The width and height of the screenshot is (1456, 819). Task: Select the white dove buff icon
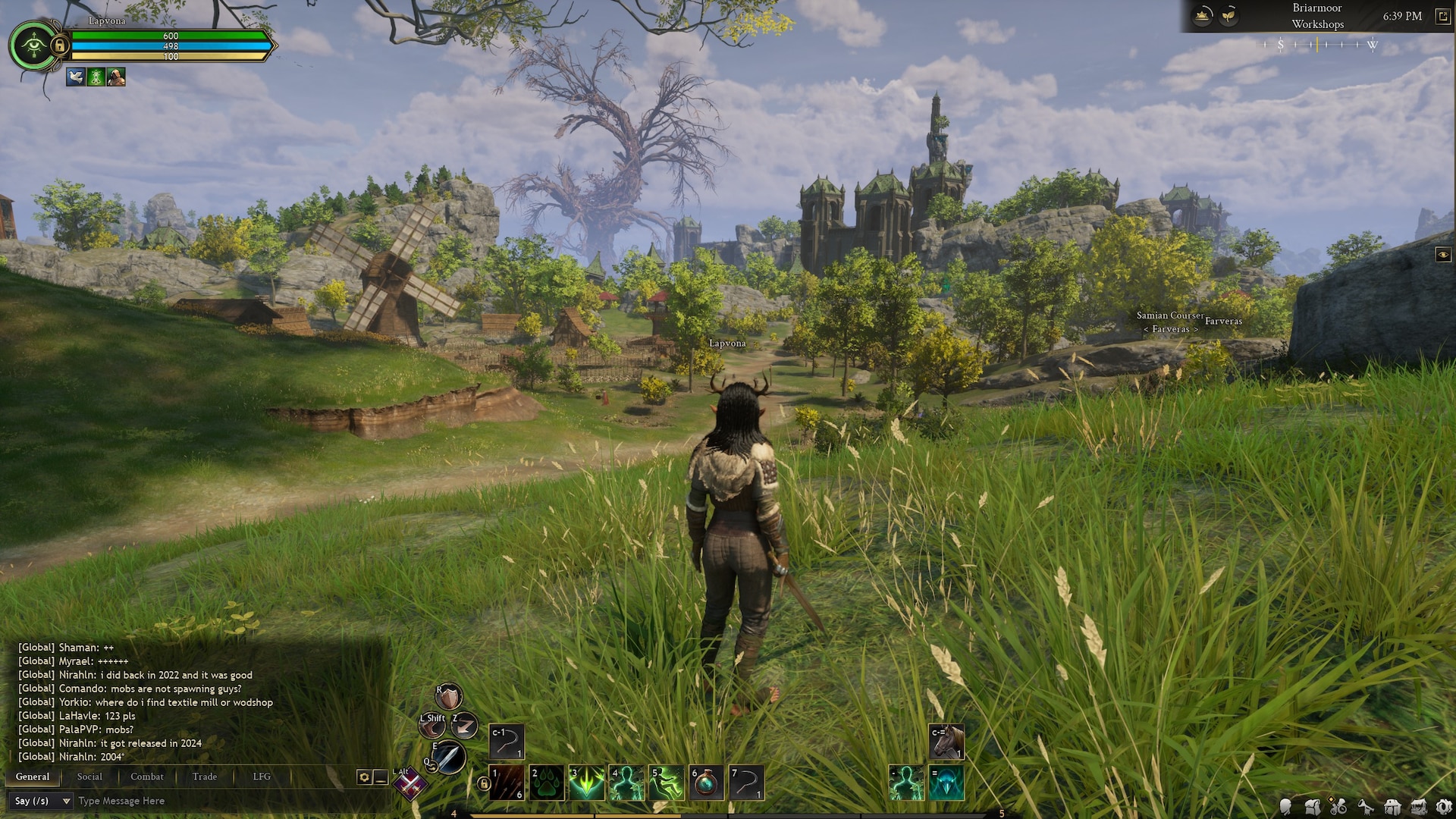click(75, 77)
